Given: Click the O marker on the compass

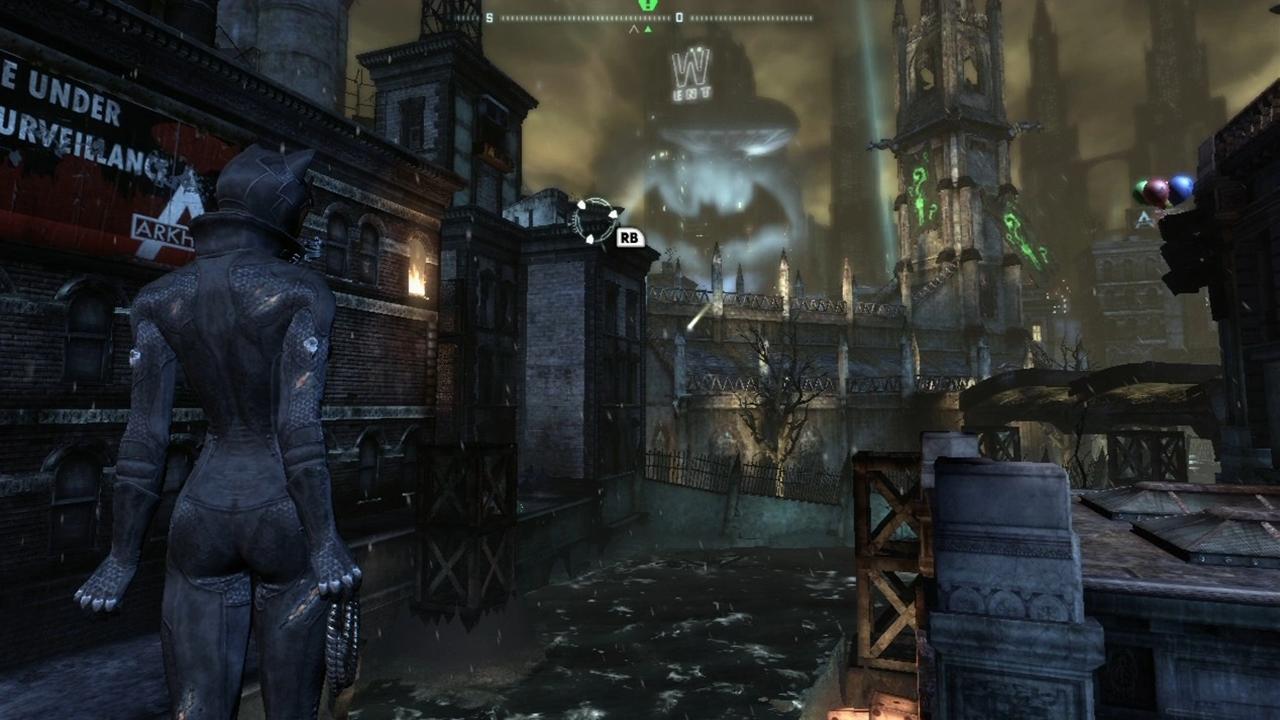Looking at the screenshot, I should 679,16.
